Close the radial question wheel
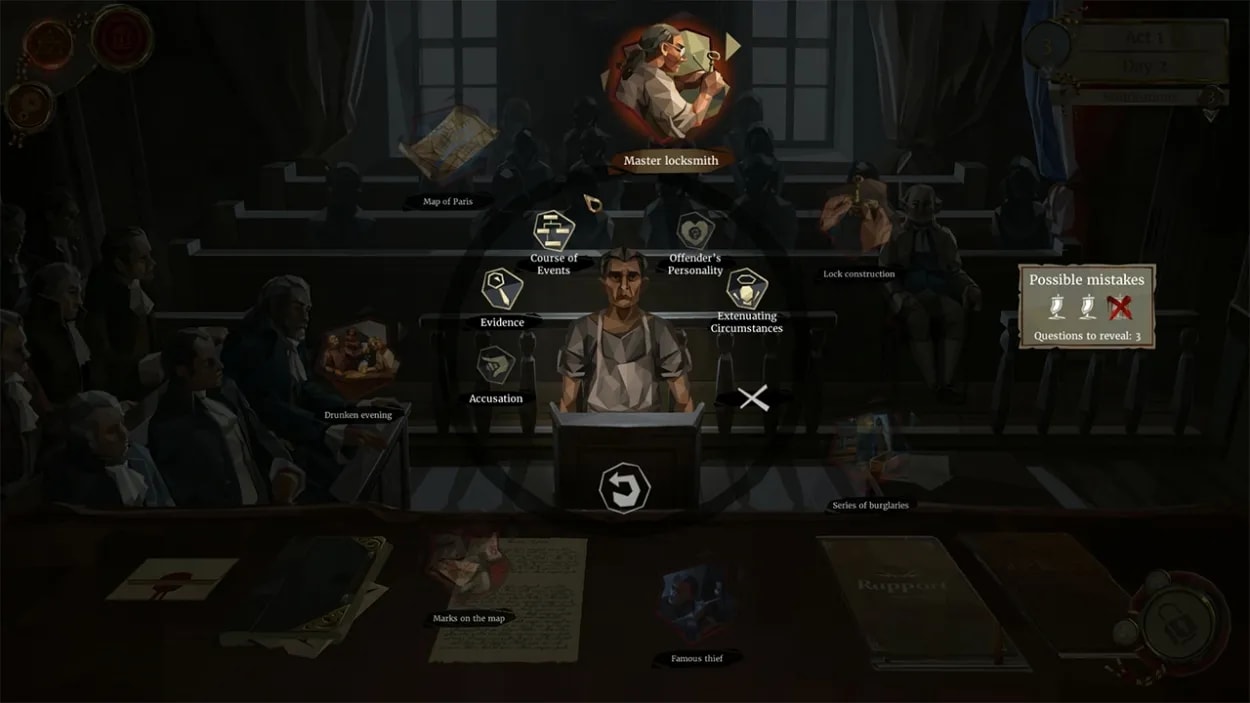Image resolution: width=1250 pixels, height=703 pixels. point(753,398)
